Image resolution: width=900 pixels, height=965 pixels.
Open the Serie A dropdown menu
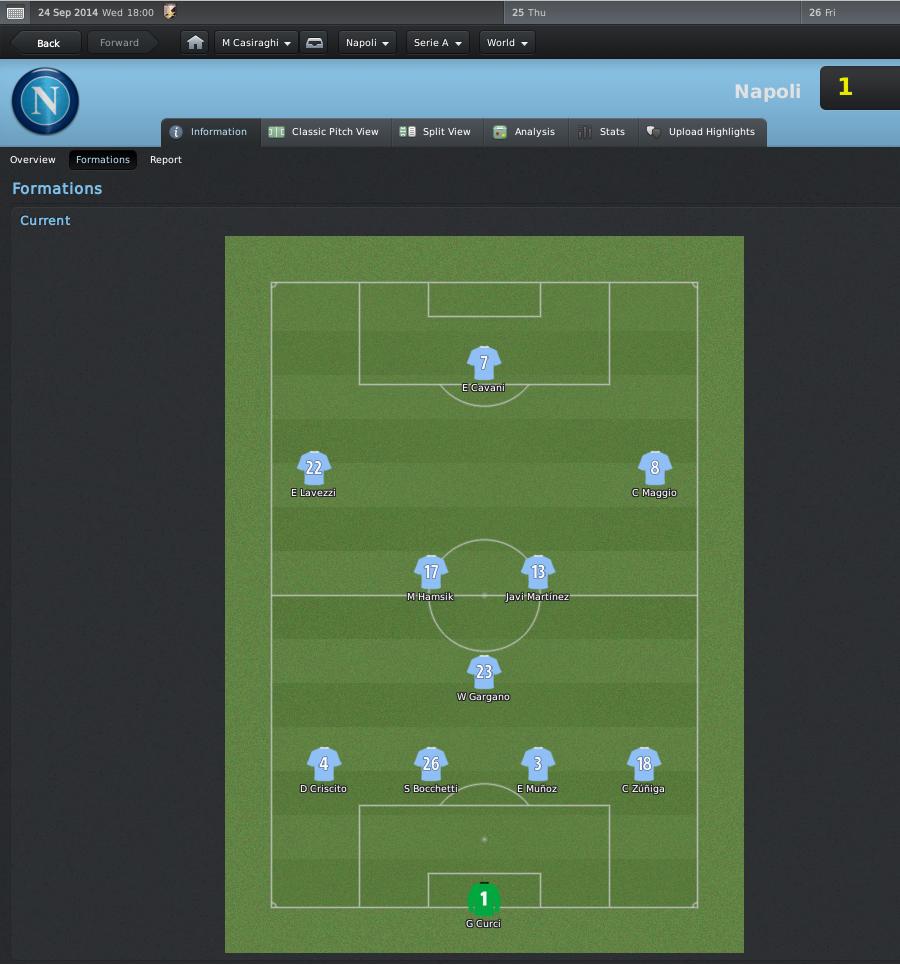(437, 43)
